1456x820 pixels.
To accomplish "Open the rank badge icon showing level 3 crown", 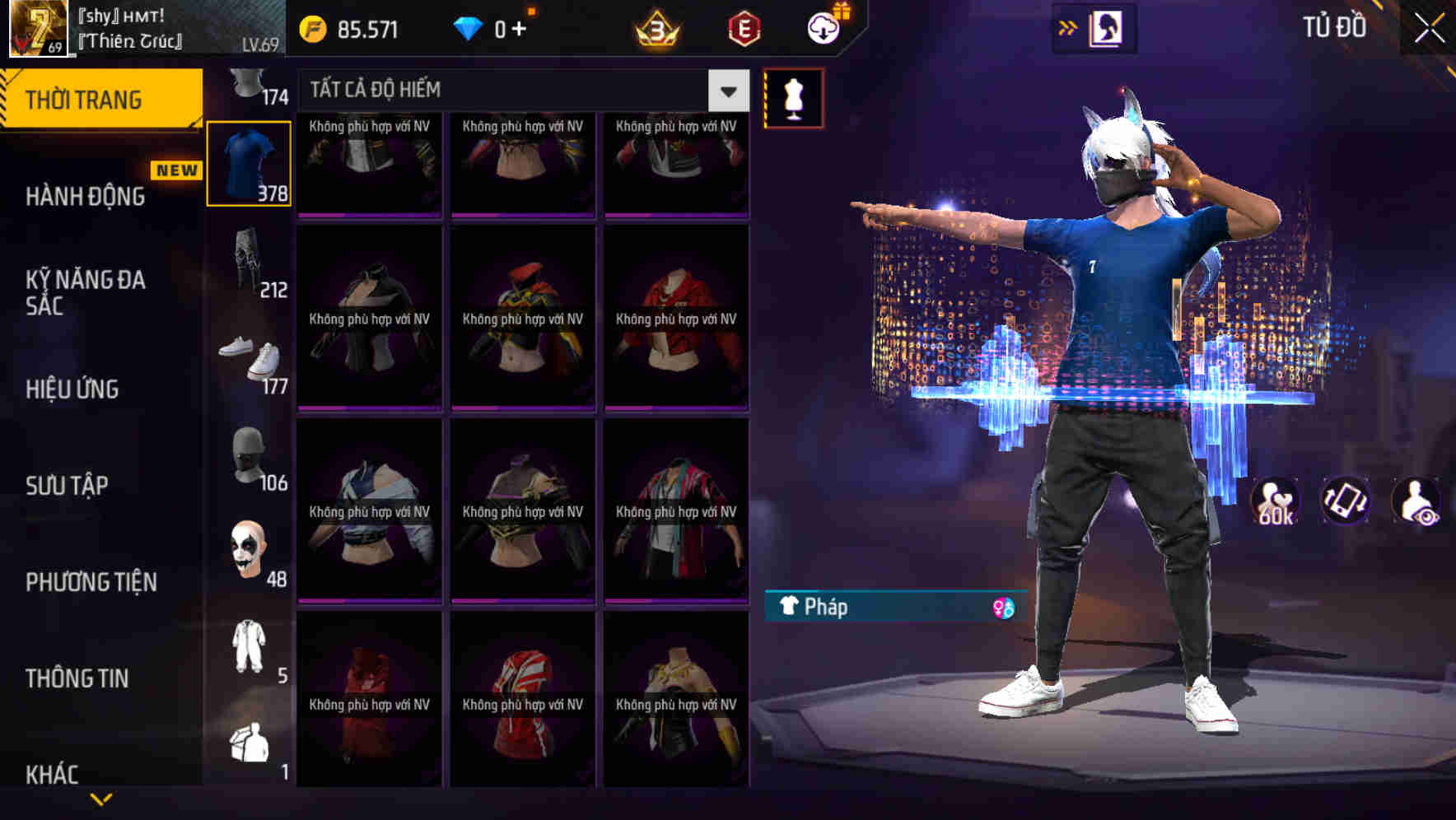I will pyautogui.click(x=659, y=26).
